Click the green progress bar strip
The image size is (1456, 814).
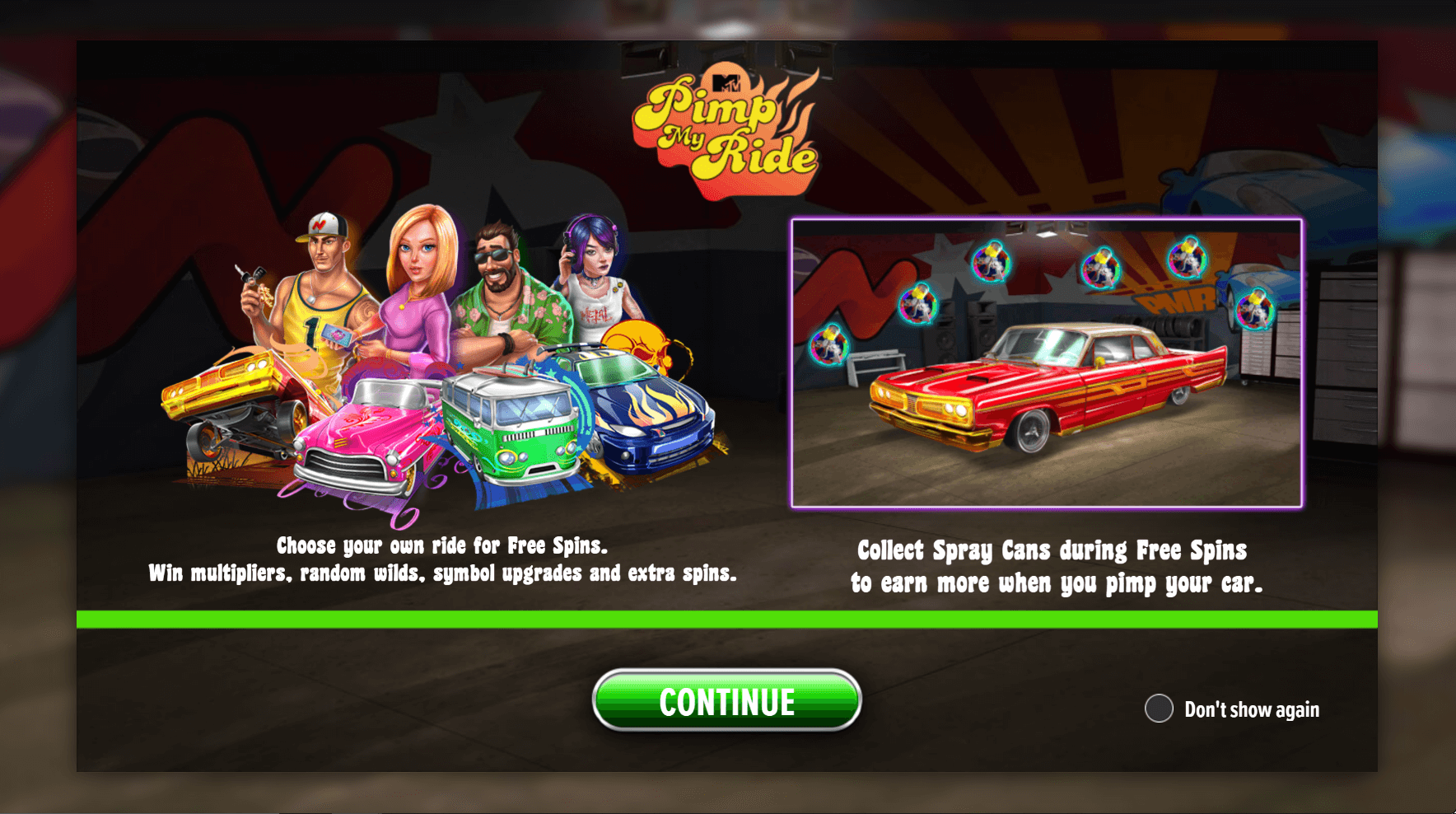pyautogui.click(x=727, y=619)
